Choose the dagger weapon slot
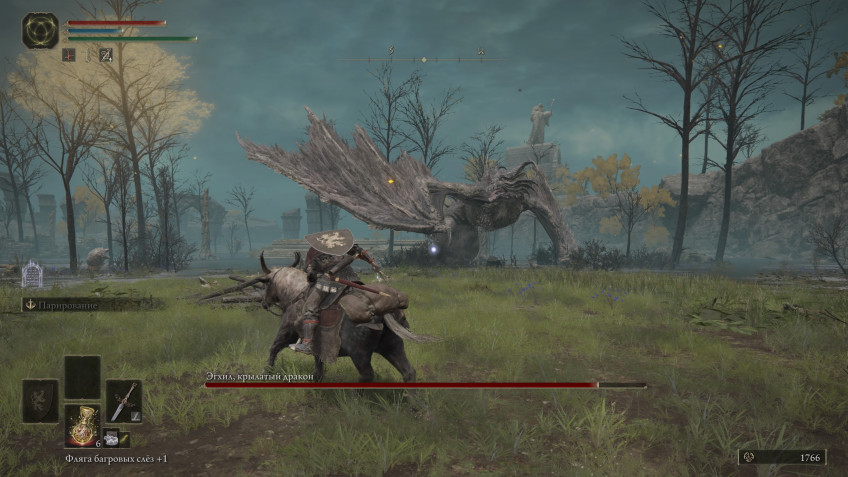This screenshot has width=848, height=477. (123, 400)
